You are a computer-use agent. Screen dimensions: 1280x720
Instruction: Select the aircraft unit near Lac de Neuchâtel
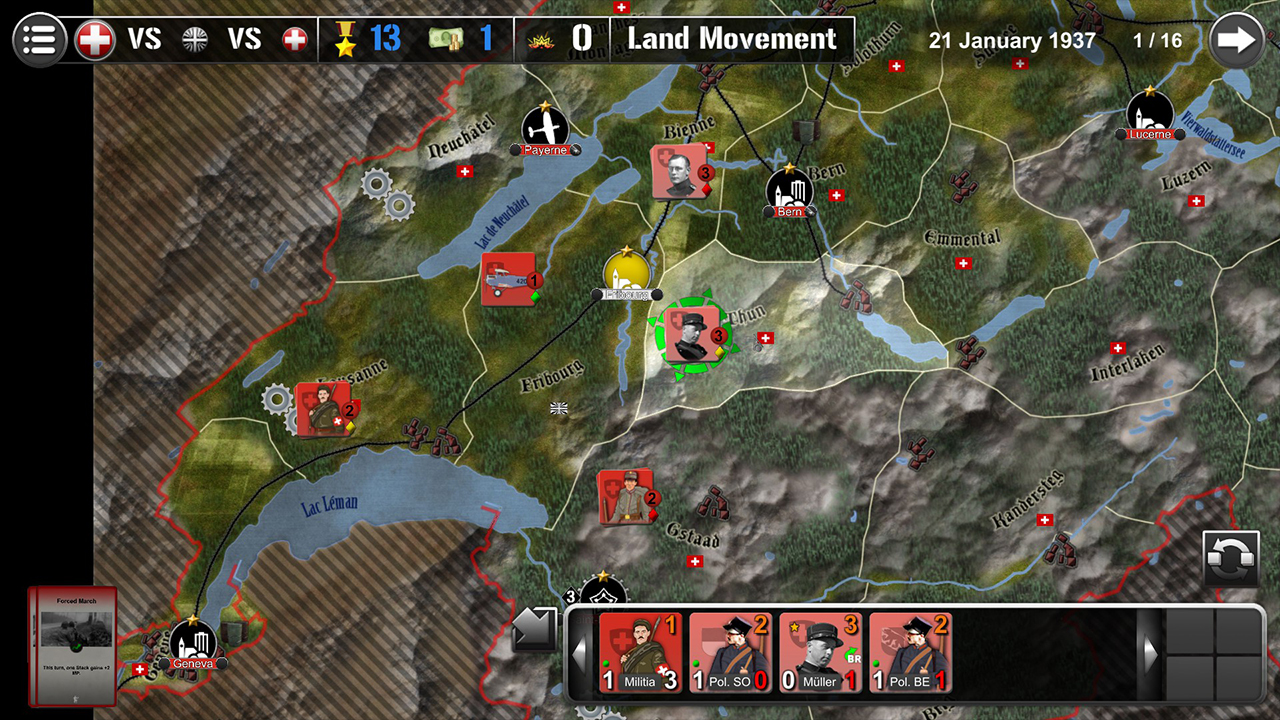click(508, 278)
